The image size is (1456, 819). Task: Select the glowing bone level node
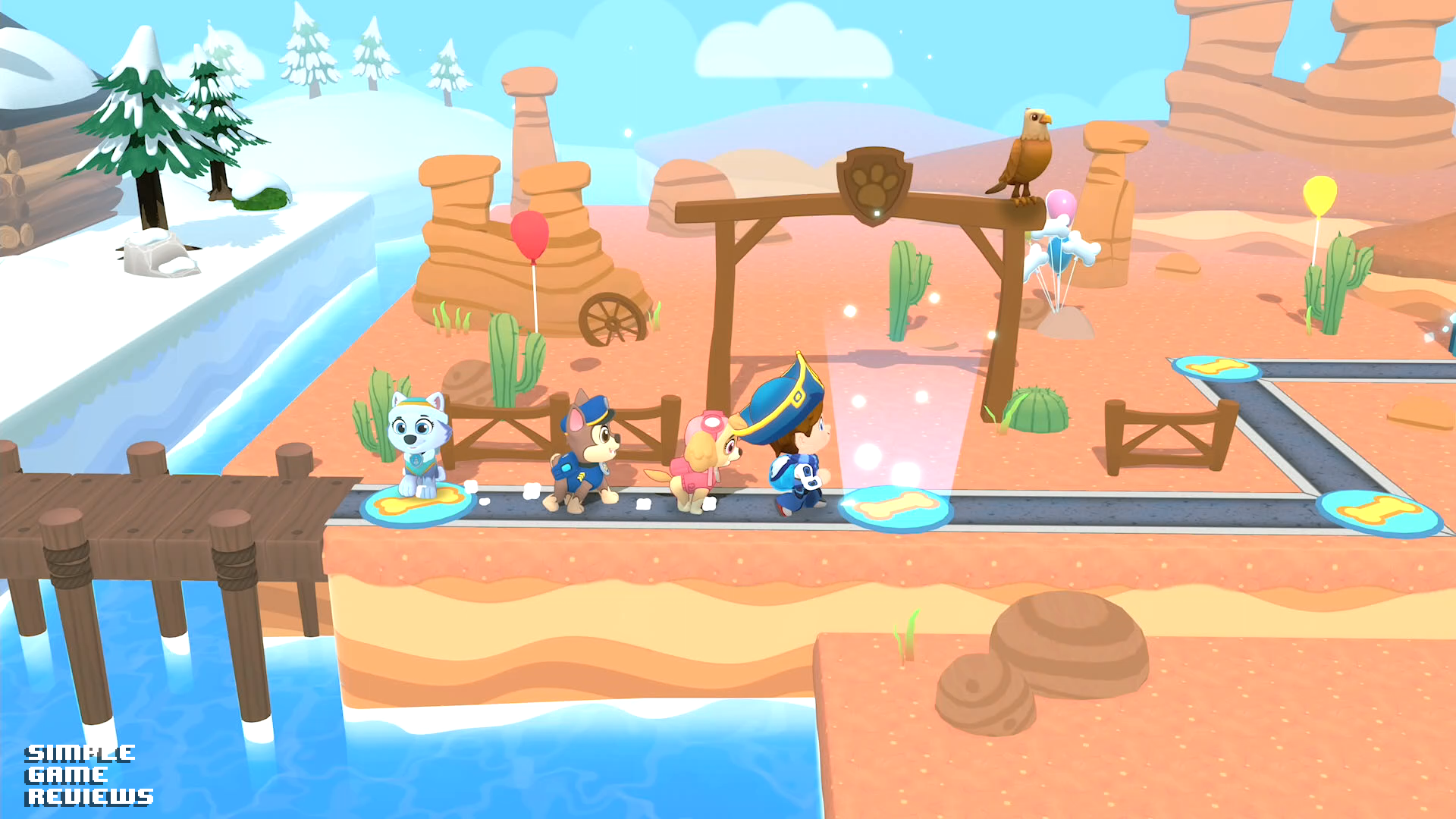pos(896,508)
